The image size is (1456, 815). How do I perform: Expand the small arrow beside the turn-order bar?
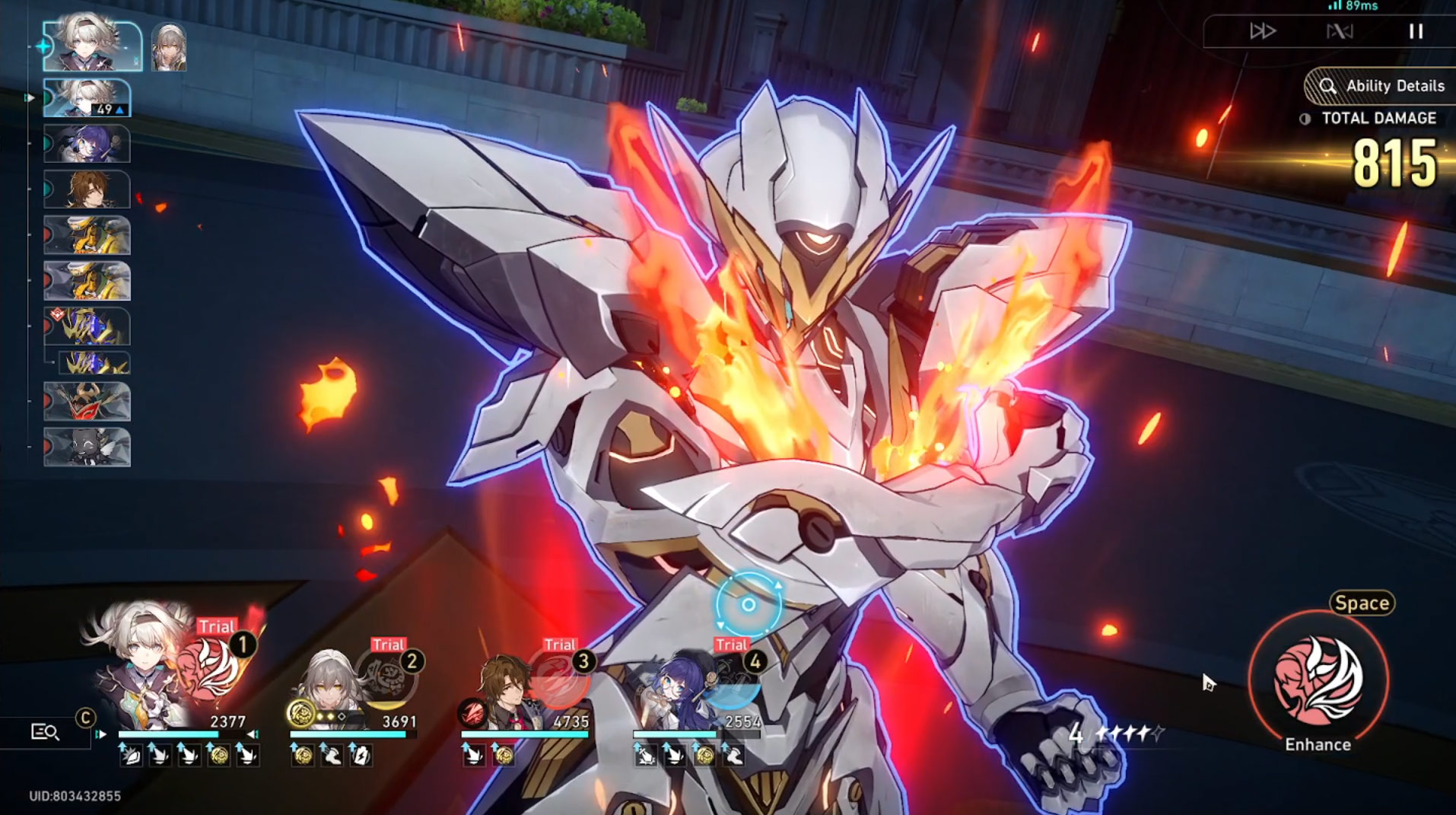click(x=30, y=97)
